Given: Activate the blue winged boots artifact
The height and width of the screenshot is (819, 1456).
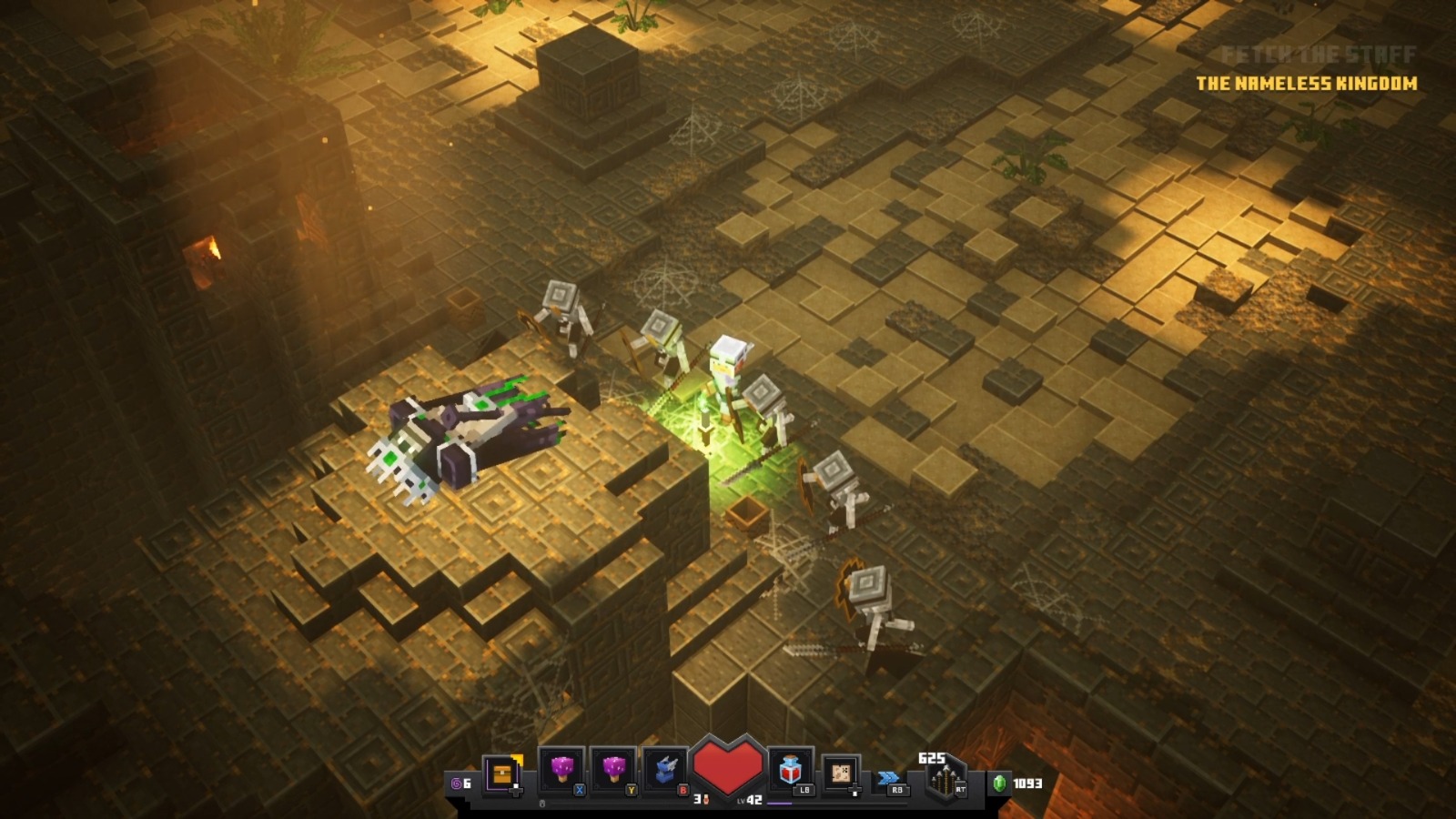Looking at the screenshot, I should click(665, 773).
